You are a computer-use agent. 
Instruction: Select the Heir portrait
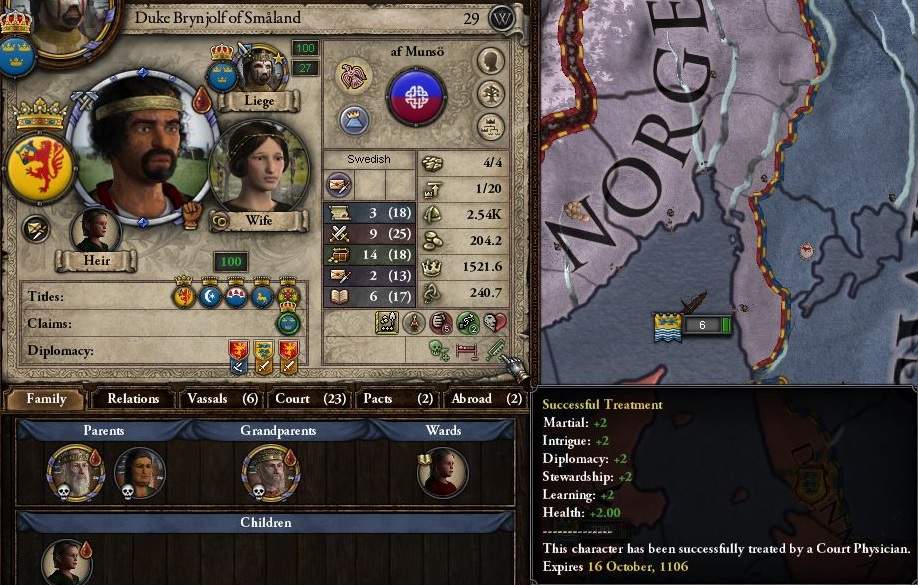96,229
